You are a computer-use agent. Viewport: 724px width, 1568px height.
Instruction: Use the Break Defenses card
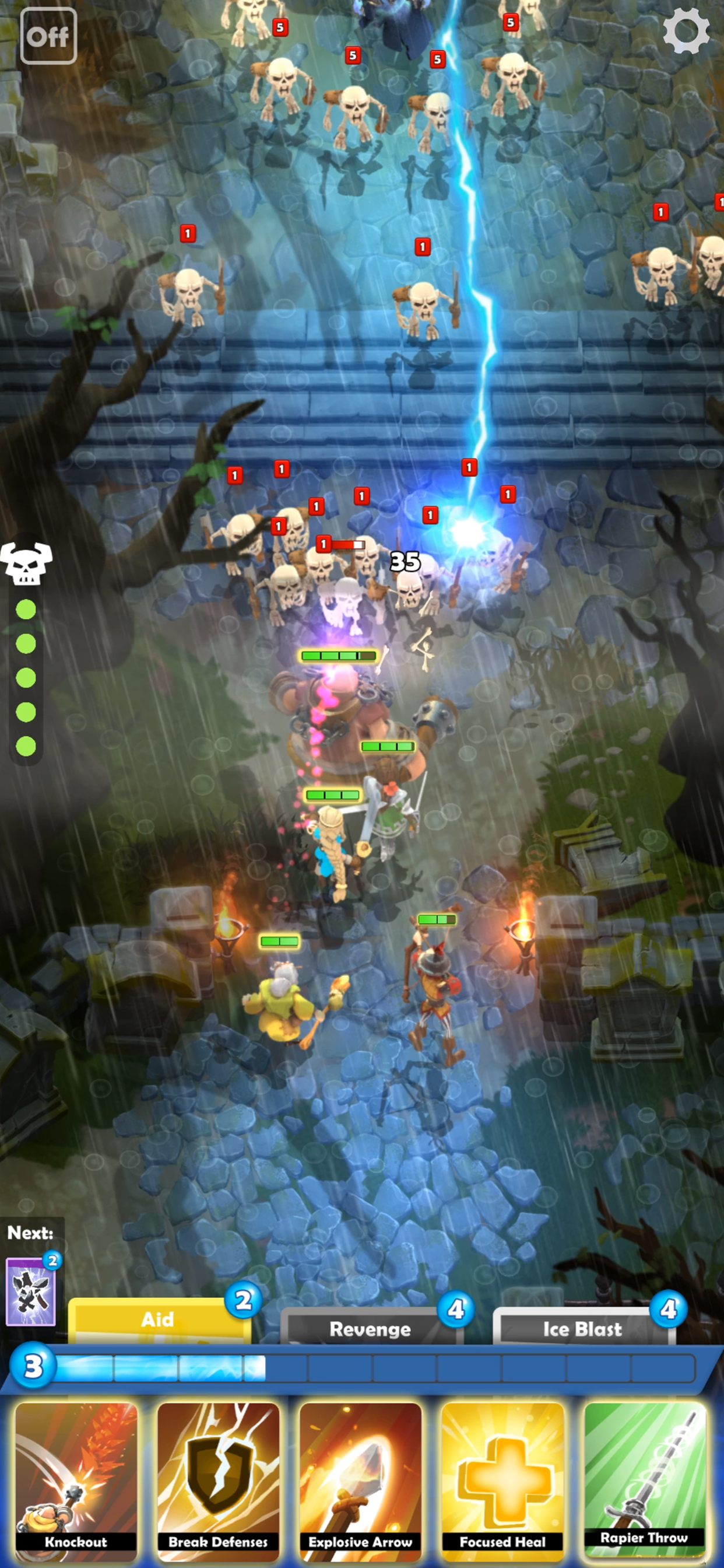[x=218, y=1480]
